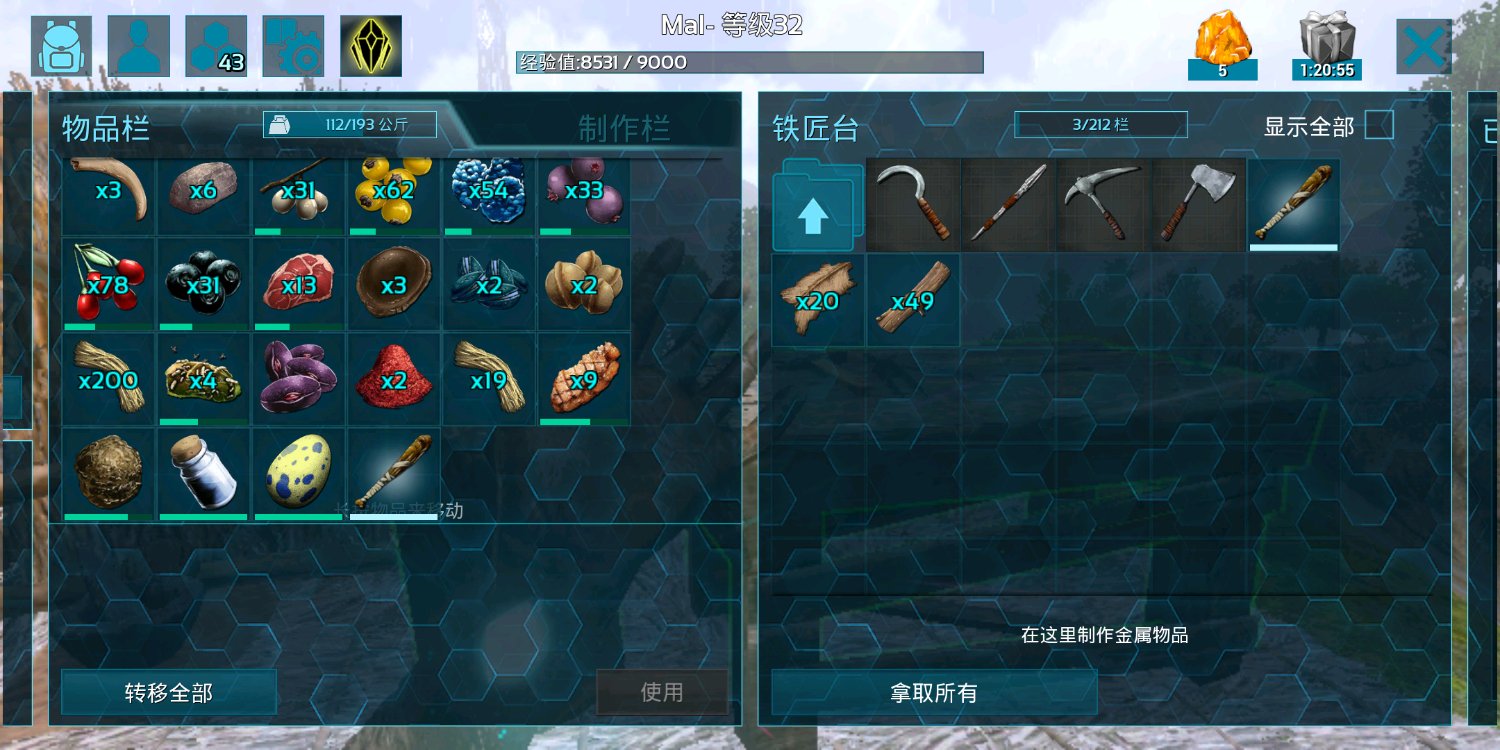Toggle the 显示全部 checkbox

[x=1379, y=126]
